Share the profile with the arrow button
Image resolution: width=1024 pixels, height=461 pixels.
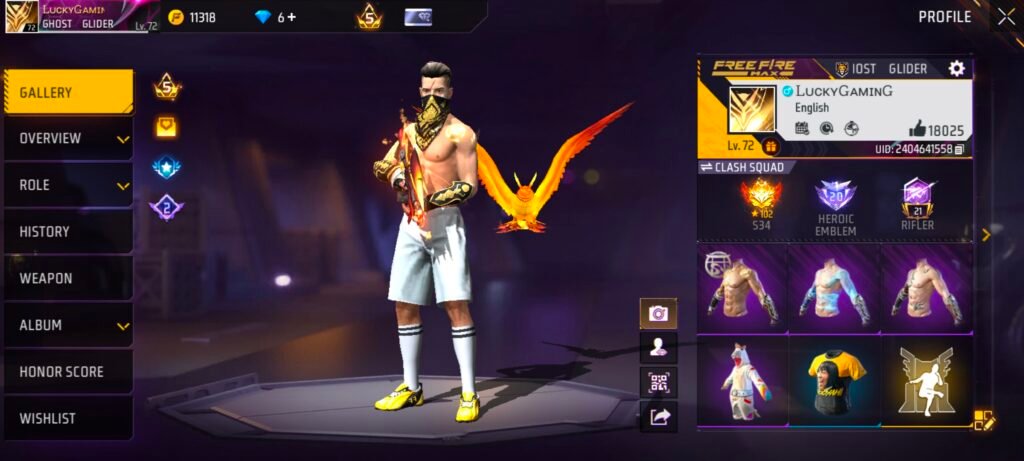658,417
